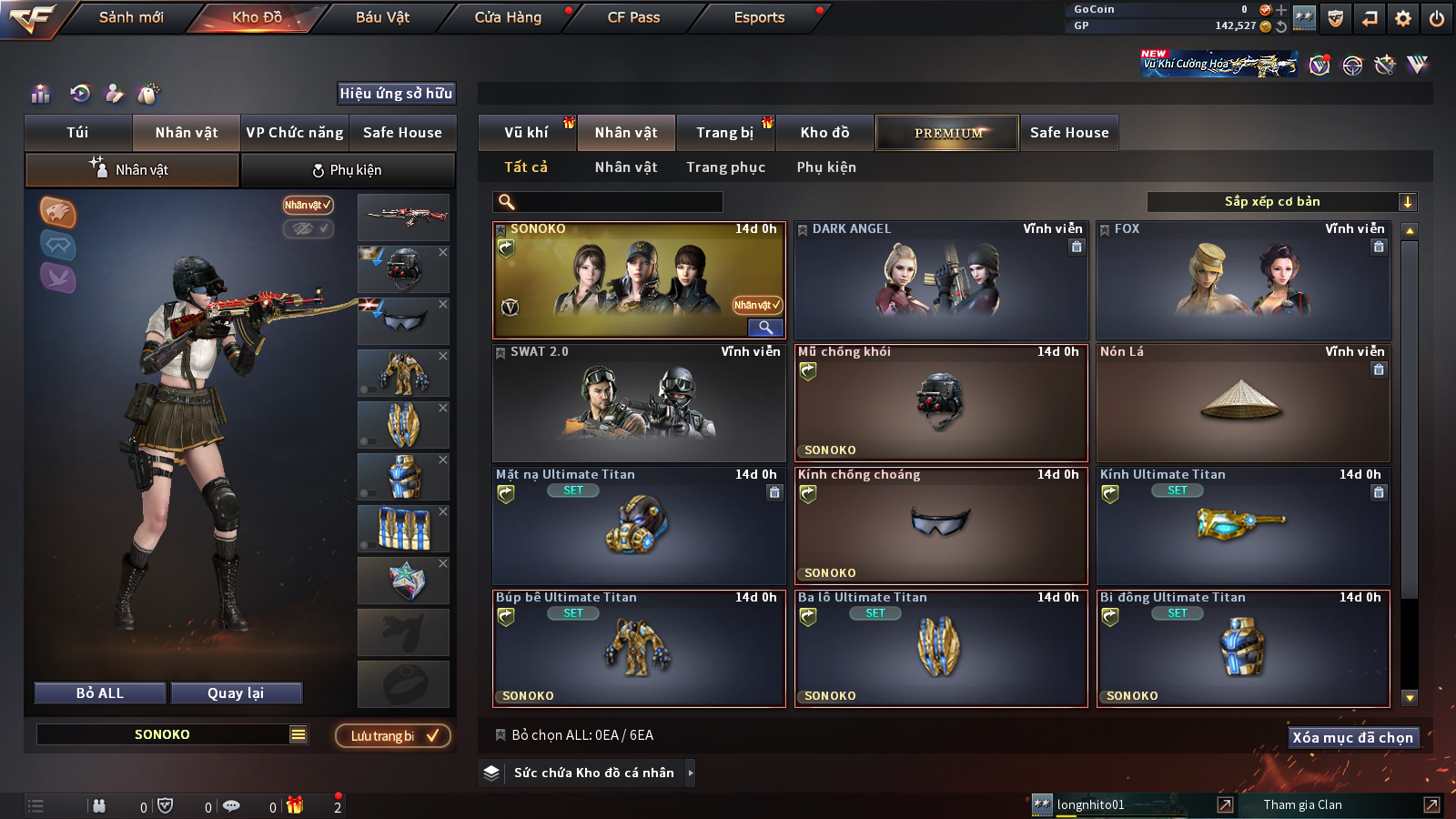Go to the Sảnh mới lobby

pyautogui.click(x=131, y=17)
